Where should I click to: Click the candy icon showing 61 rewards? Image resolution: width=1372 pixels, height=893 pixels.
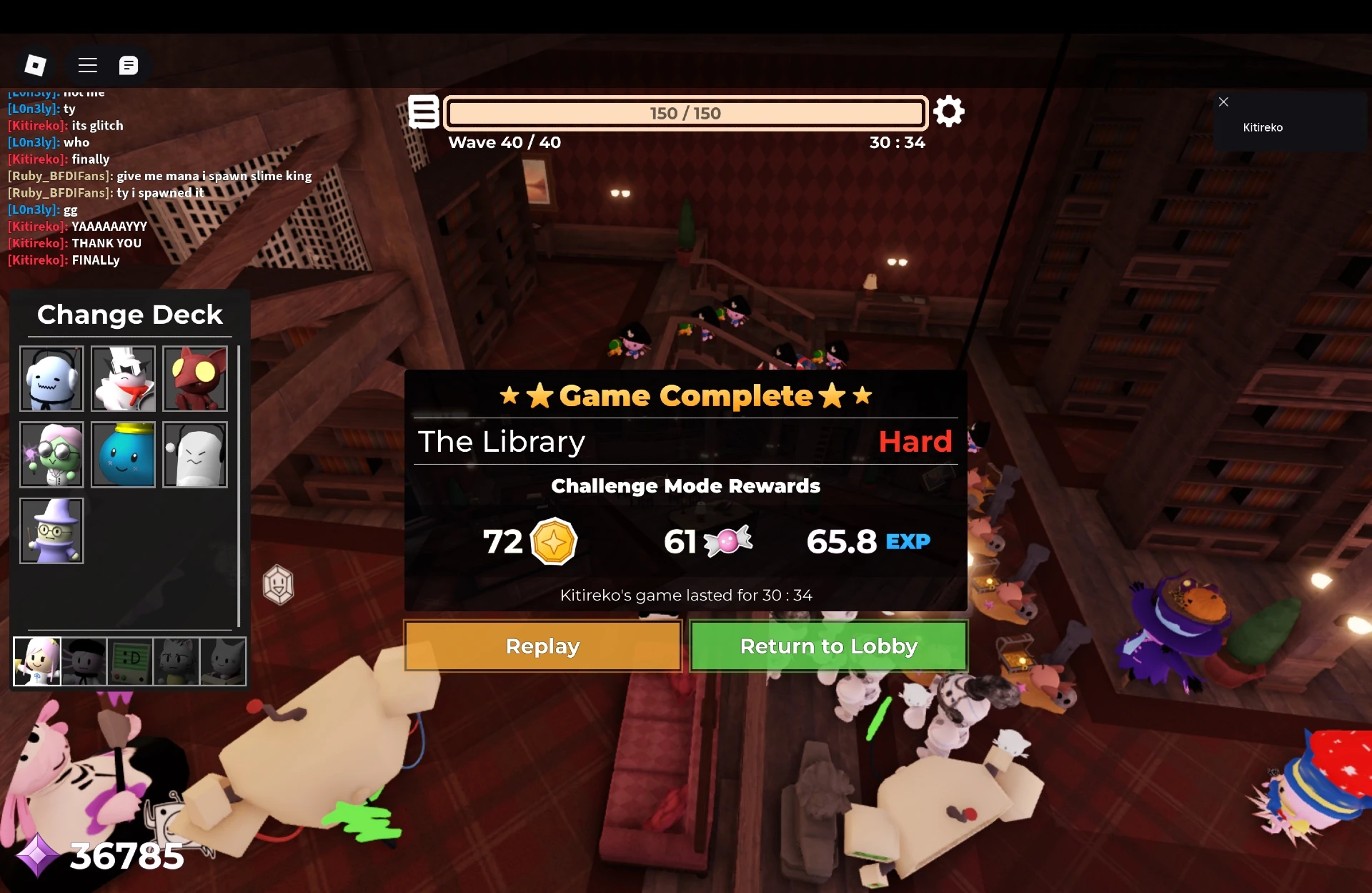coord(727,542)
